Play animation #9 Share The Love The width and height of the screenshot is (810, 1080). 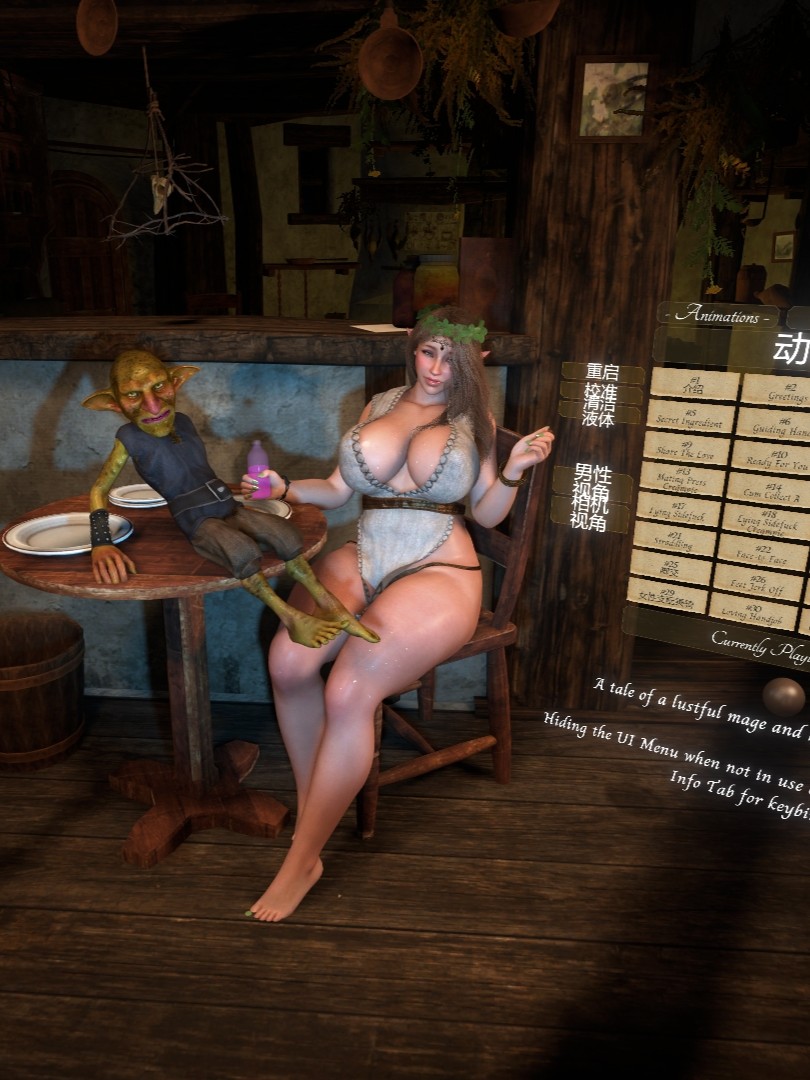point(686,448)
